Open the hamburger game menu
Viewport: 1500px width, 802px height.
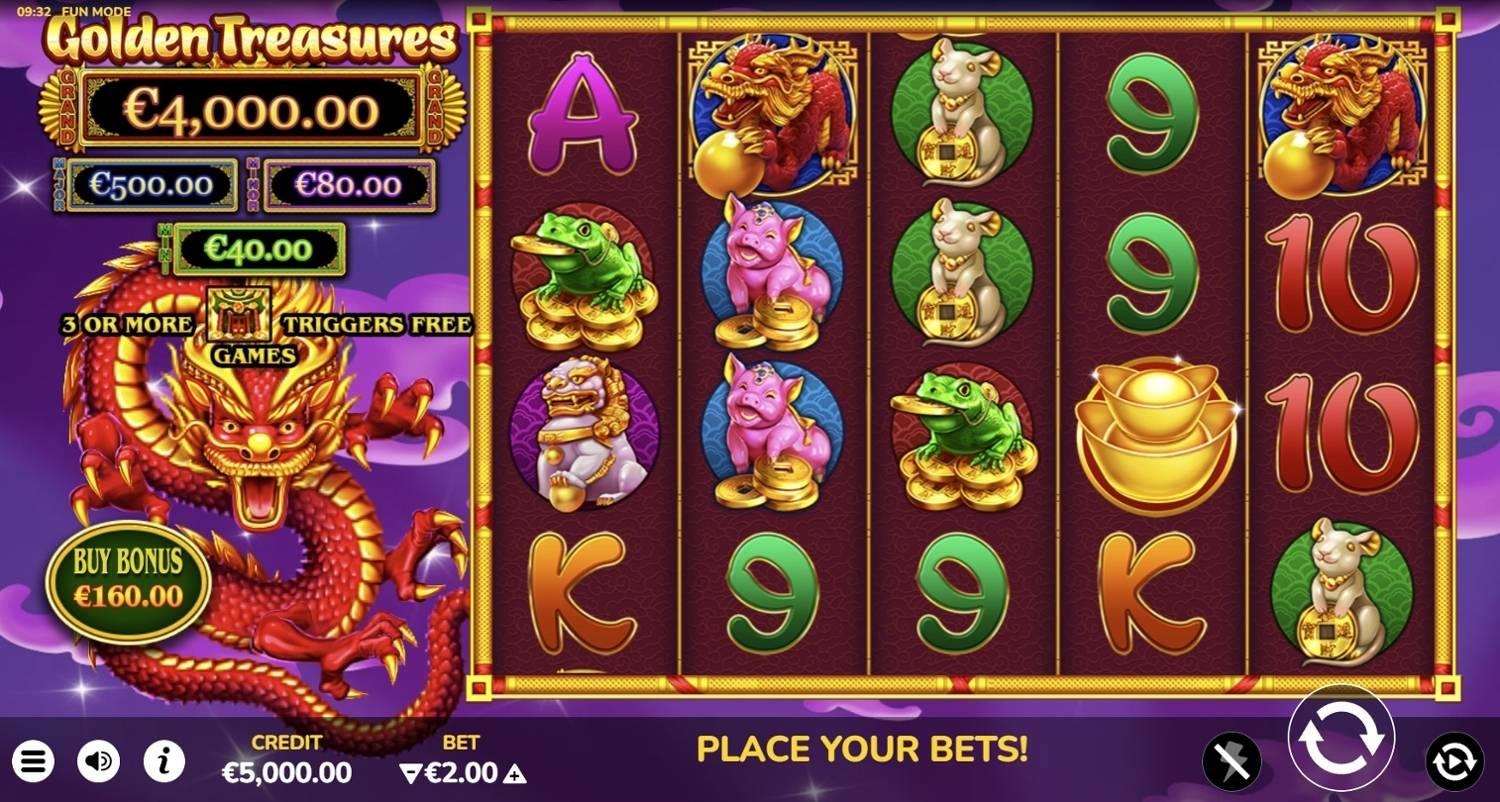[33, 762]
